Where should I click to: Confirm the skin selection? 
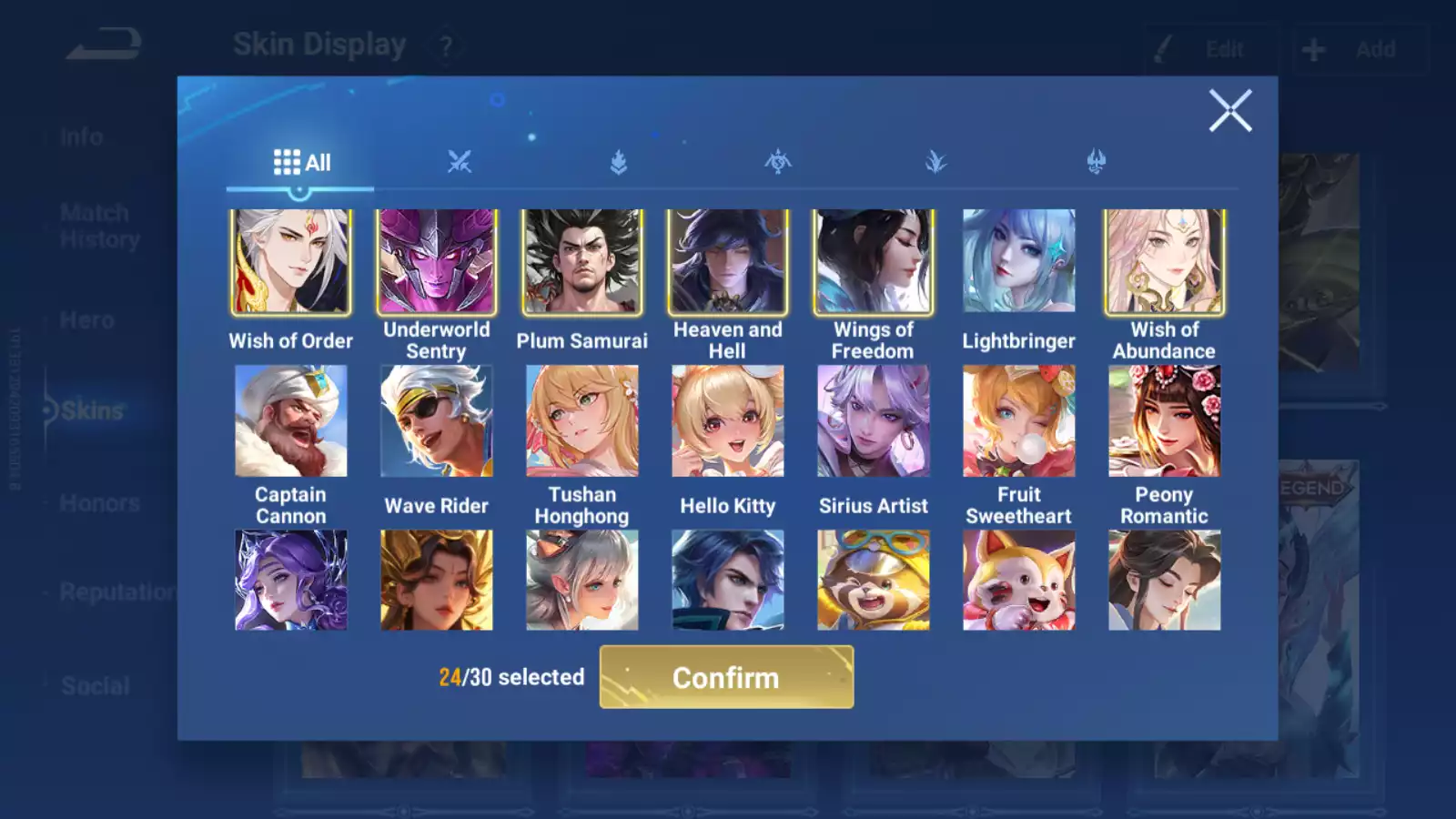(726, 677)
